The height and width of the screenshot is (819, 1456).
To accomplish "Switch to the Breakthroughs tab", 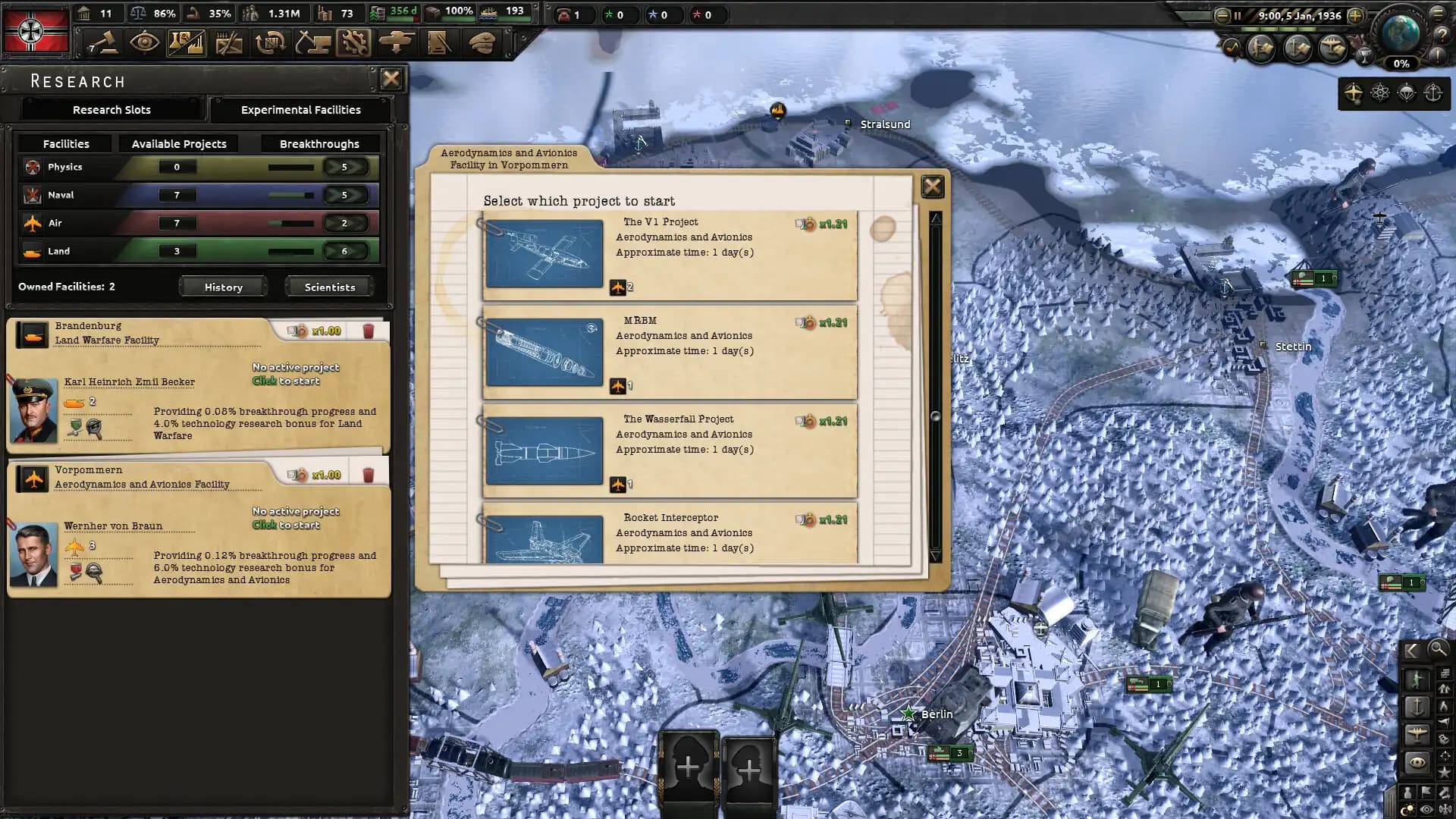I will point(319,143).
